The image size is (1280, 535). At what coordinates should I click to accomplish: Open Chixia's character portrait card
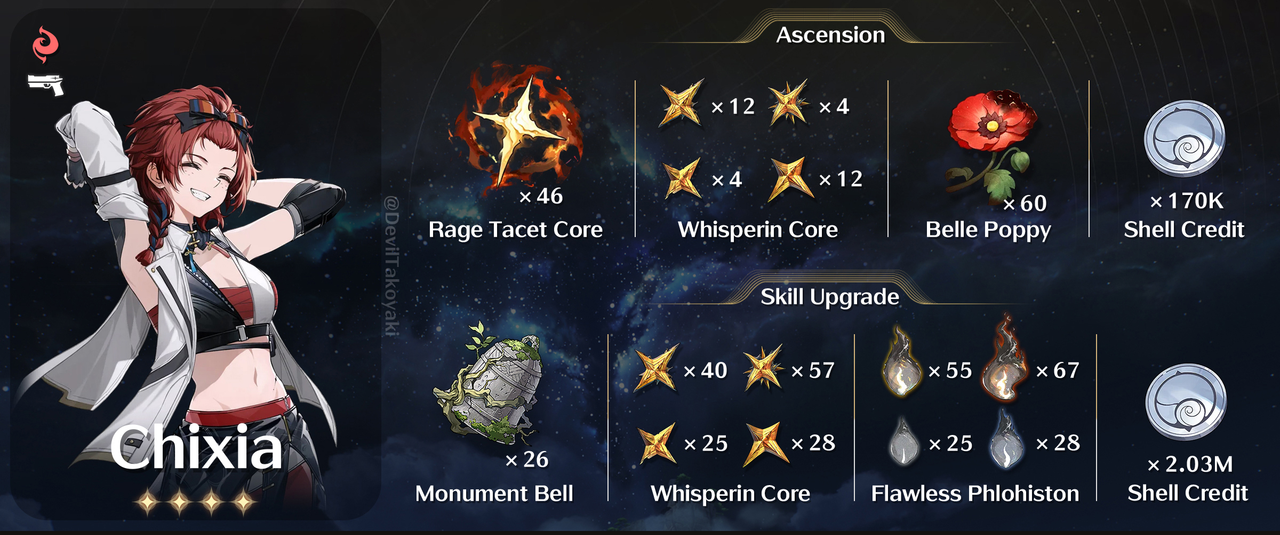click(196, 265)
